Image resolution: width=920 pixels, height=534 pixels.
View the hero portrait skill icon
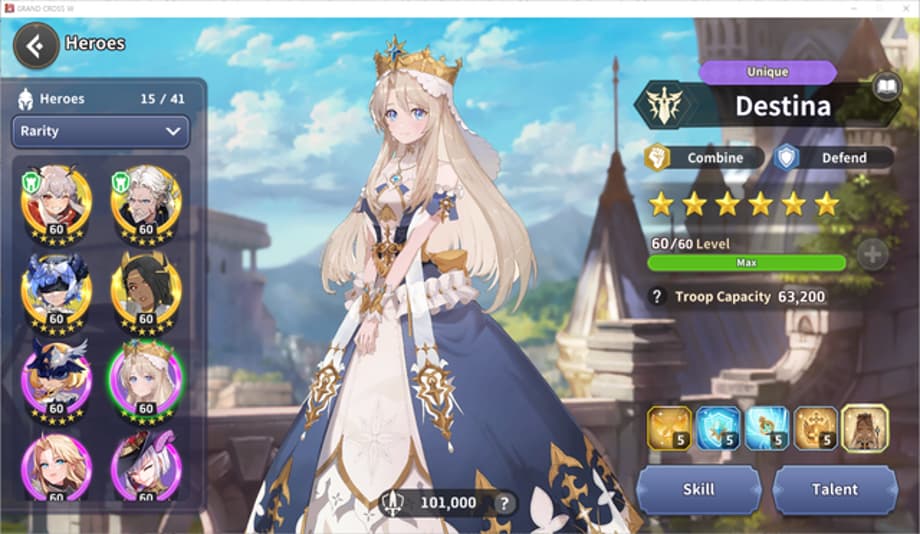point(865,427)
